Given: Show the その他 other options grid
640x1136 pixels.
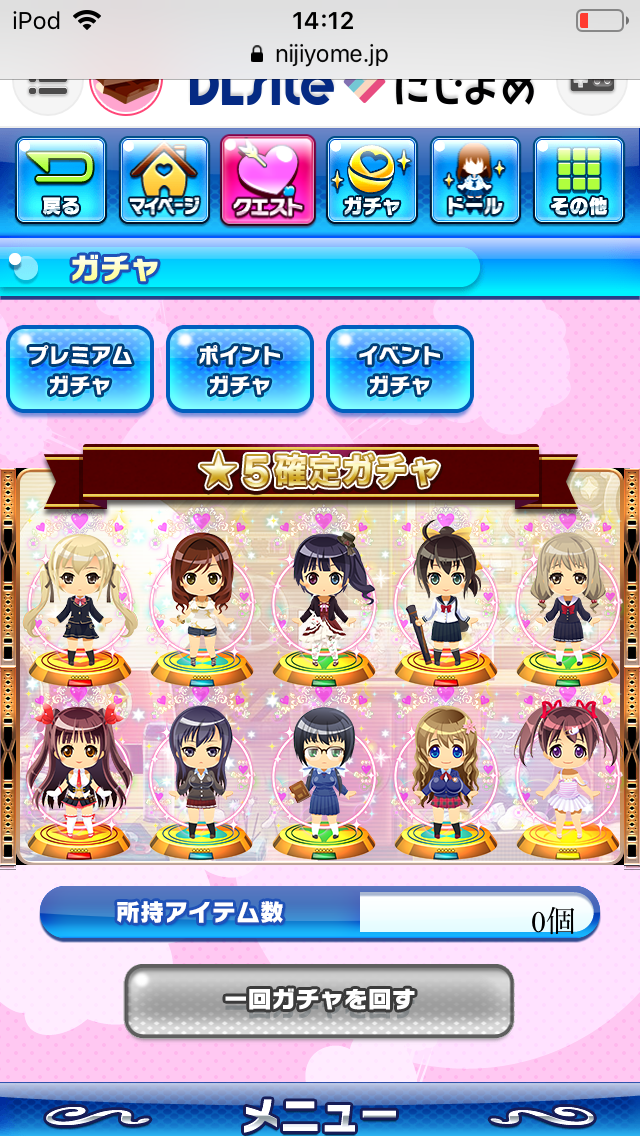Looking at the screenshot, I should point(579,181).
